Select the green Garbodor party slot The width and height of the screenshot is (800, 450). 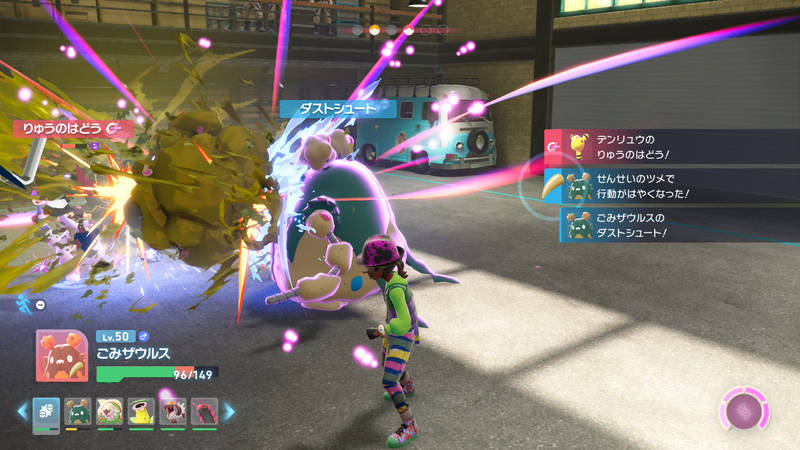[x=78, y=411]
